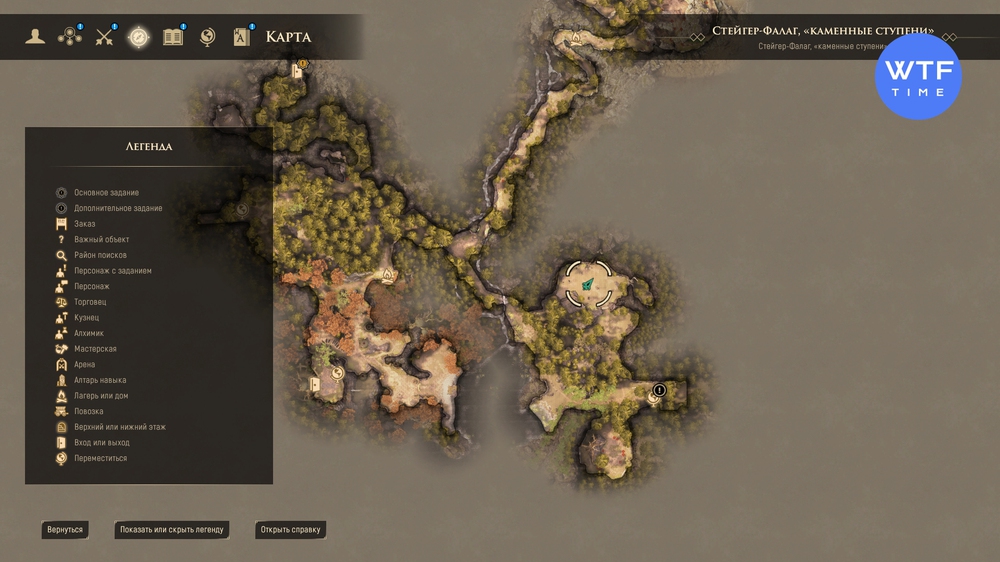Toggle legend with Показать или скрыть легенду
1000x562 pixels.
(171, 529)
